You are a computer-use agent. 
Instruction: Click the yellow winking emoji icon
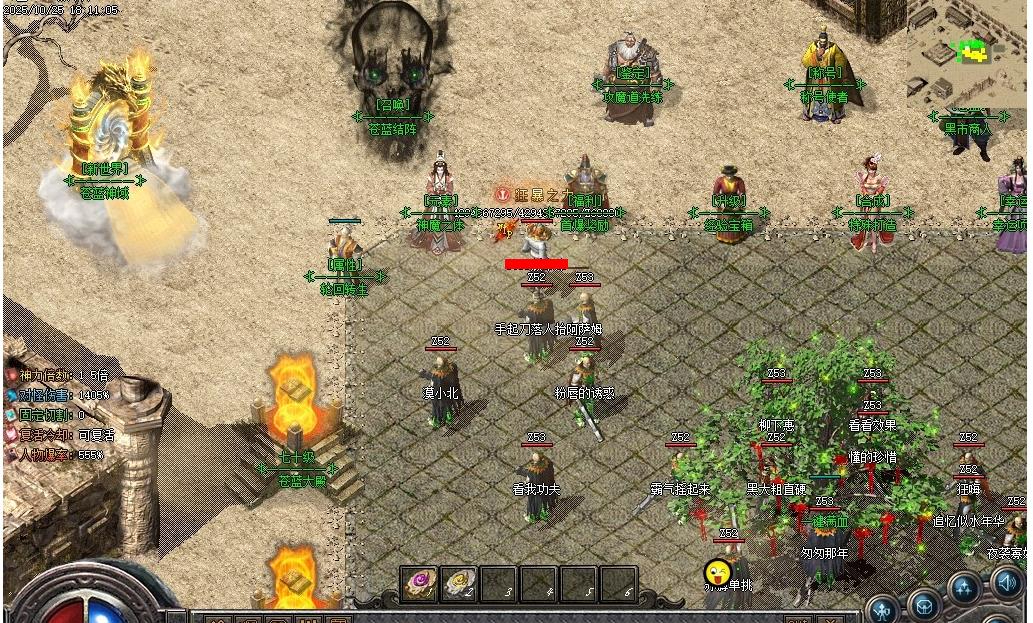[x=717, y=573]
